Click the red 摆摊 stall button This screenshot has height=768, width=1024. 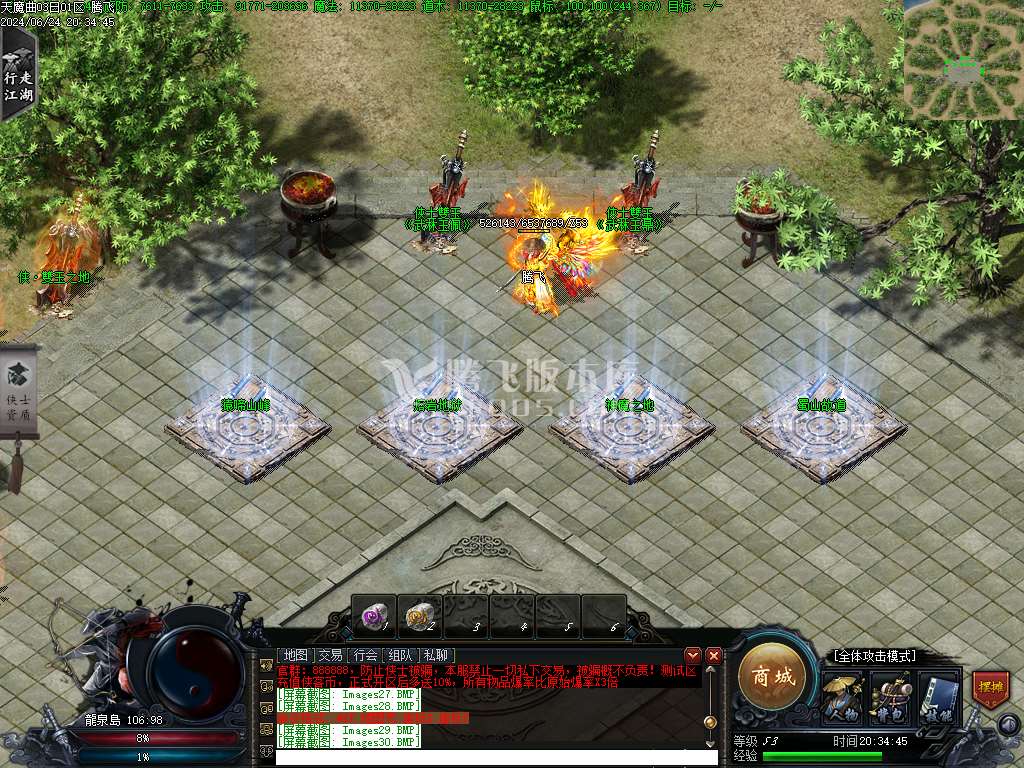(990, 690)
